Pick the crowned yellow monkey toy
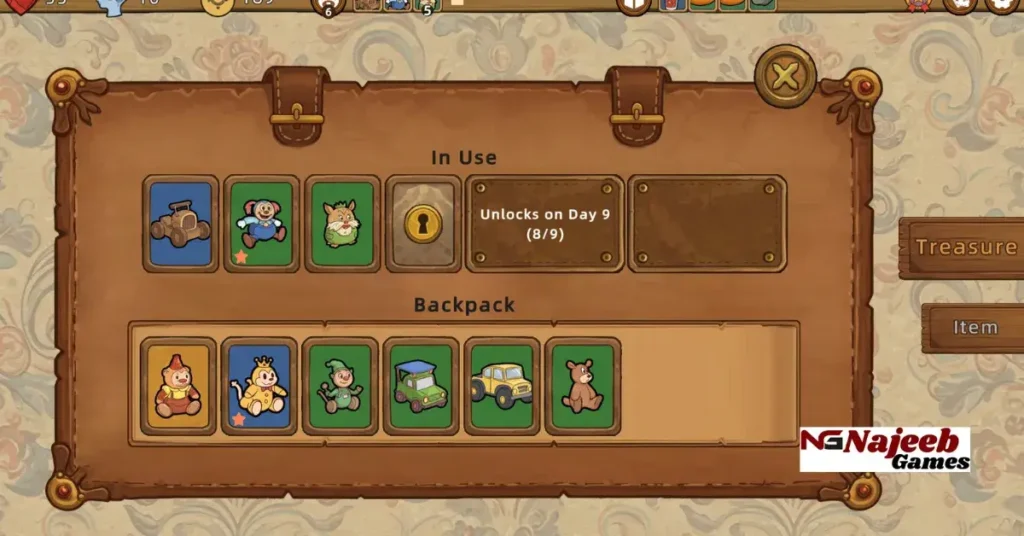Viewport: 1024px width, 536px height. tap(259, 385)
